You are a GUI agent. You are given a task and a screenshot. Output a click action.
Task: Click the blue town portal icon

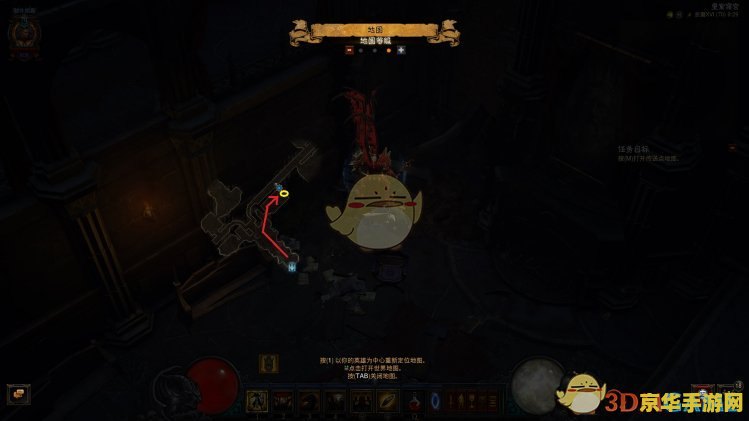[435, 401]
